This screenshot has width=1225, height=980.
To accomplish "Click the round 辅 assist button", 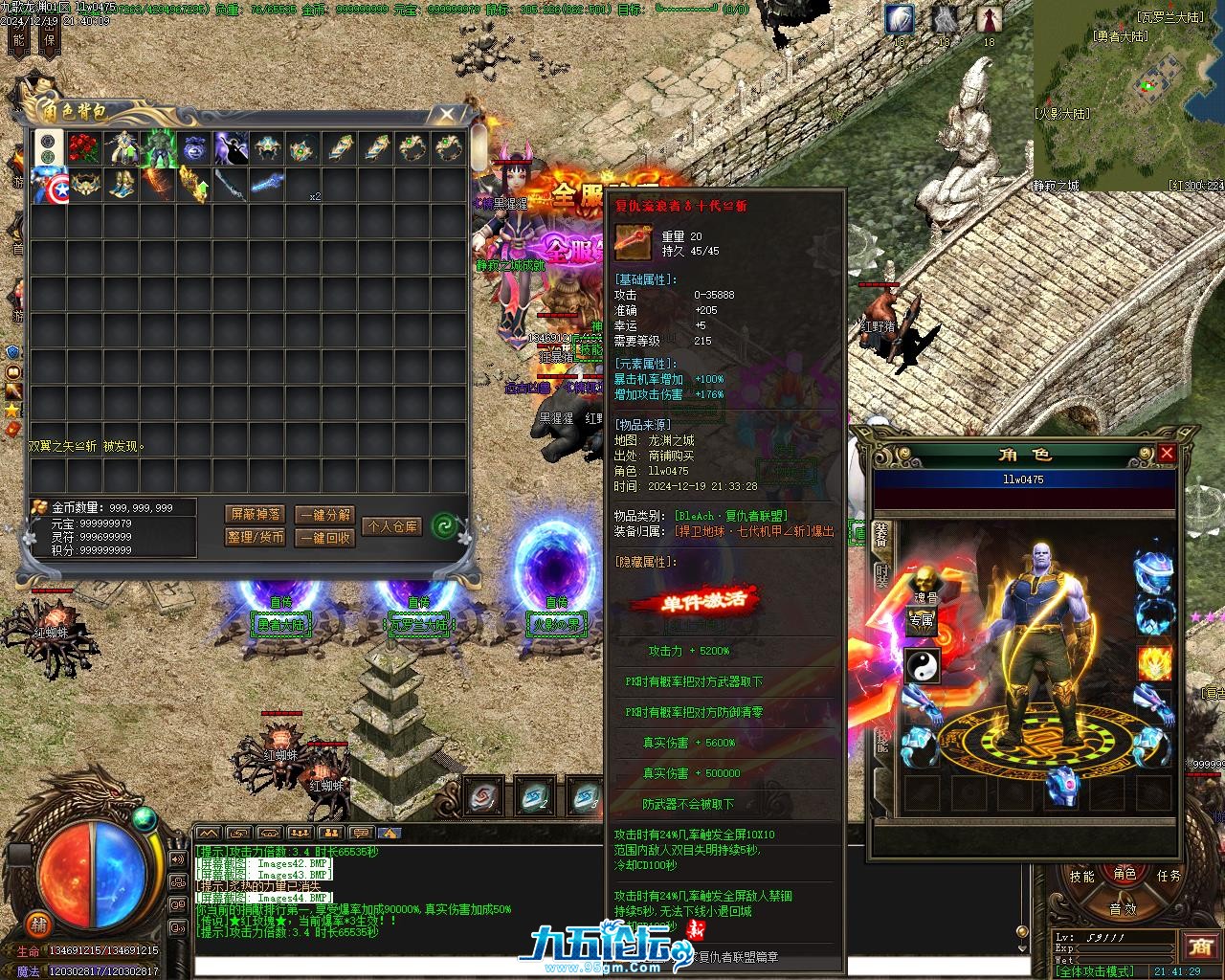I will (x=38, y=924).
